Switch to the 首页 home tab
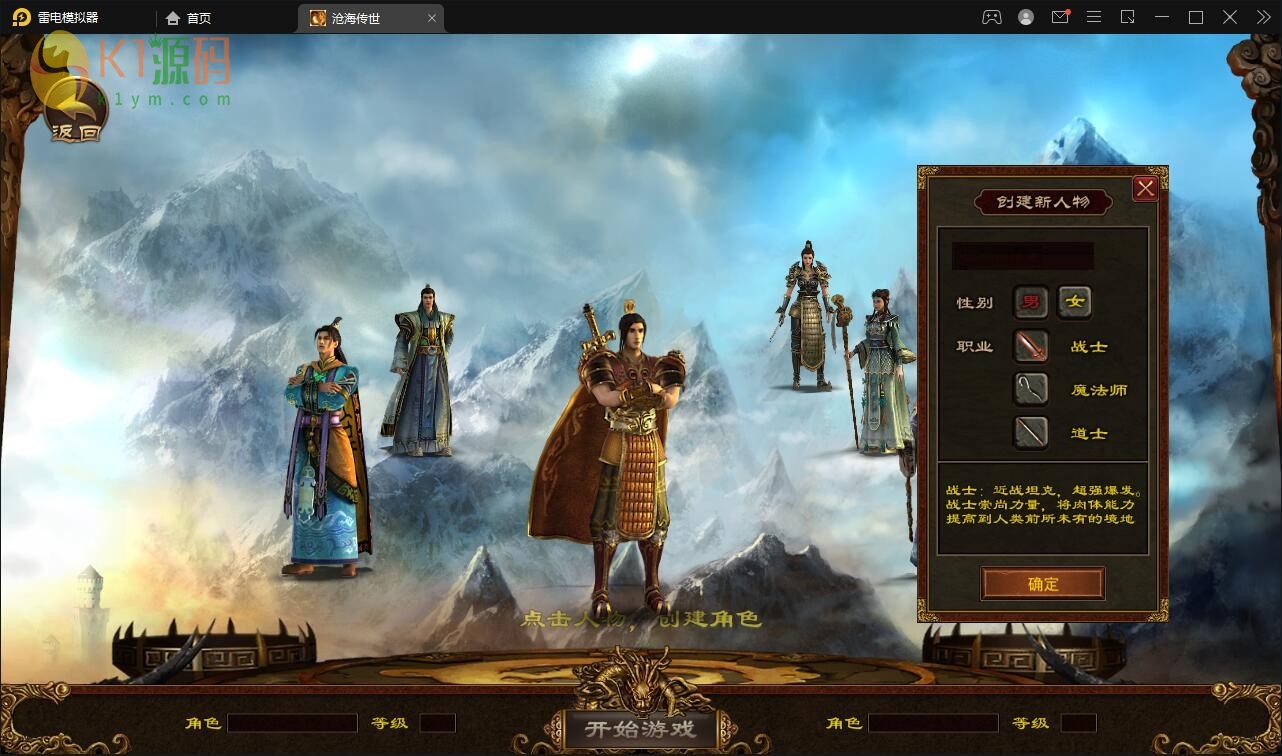Screen dimensions: 1282x756 tap(189, 18)
